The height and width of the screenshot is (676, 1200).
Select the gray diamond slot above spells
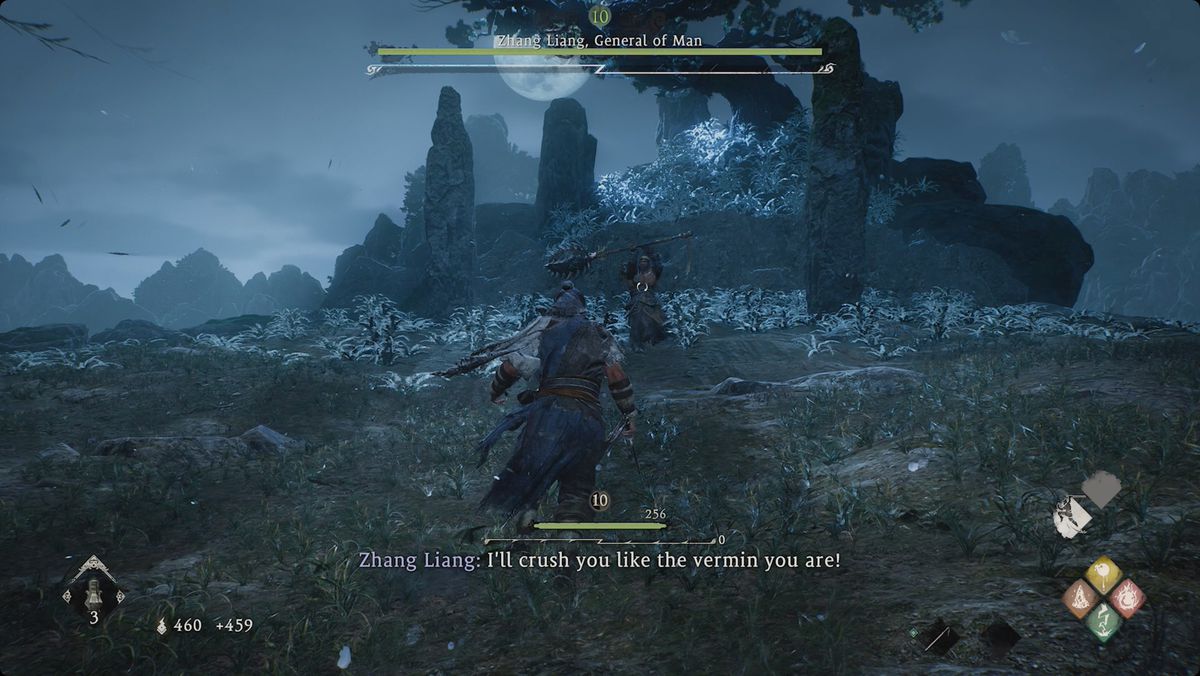(x=1102, y=489)
